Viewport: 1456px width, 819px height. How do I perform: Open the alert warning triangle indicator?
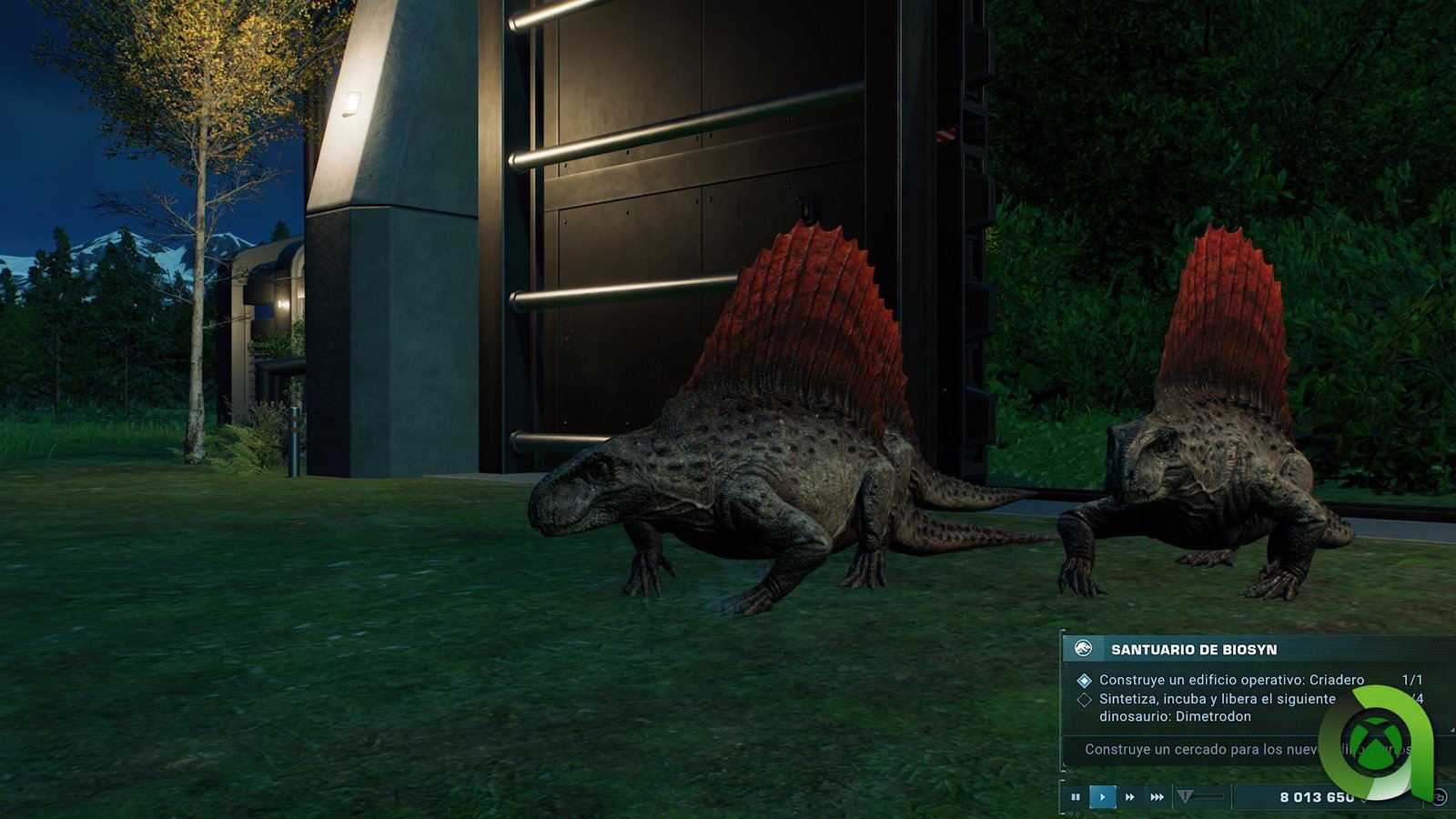[1185, 797]
